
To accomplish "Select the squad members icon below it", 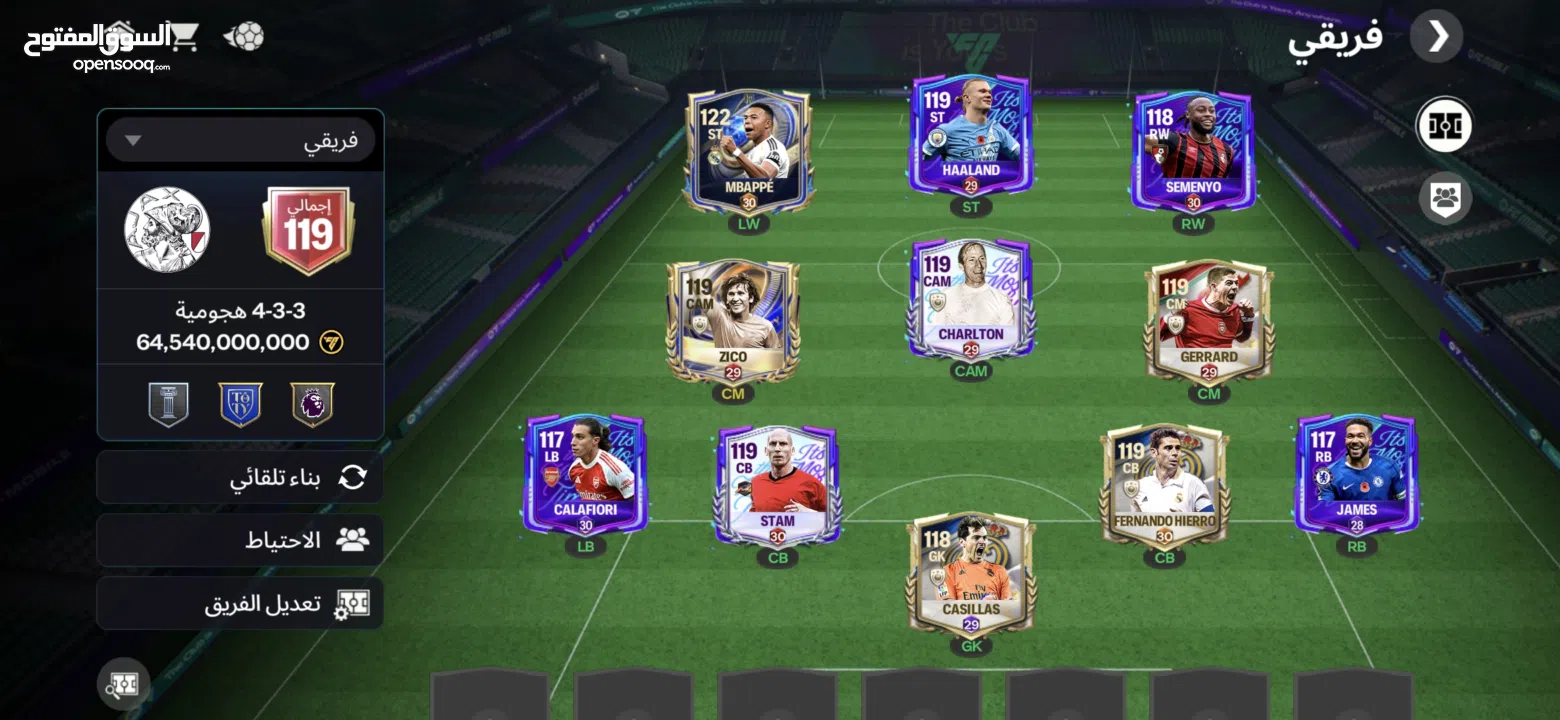I will (x=1444, y=198).
